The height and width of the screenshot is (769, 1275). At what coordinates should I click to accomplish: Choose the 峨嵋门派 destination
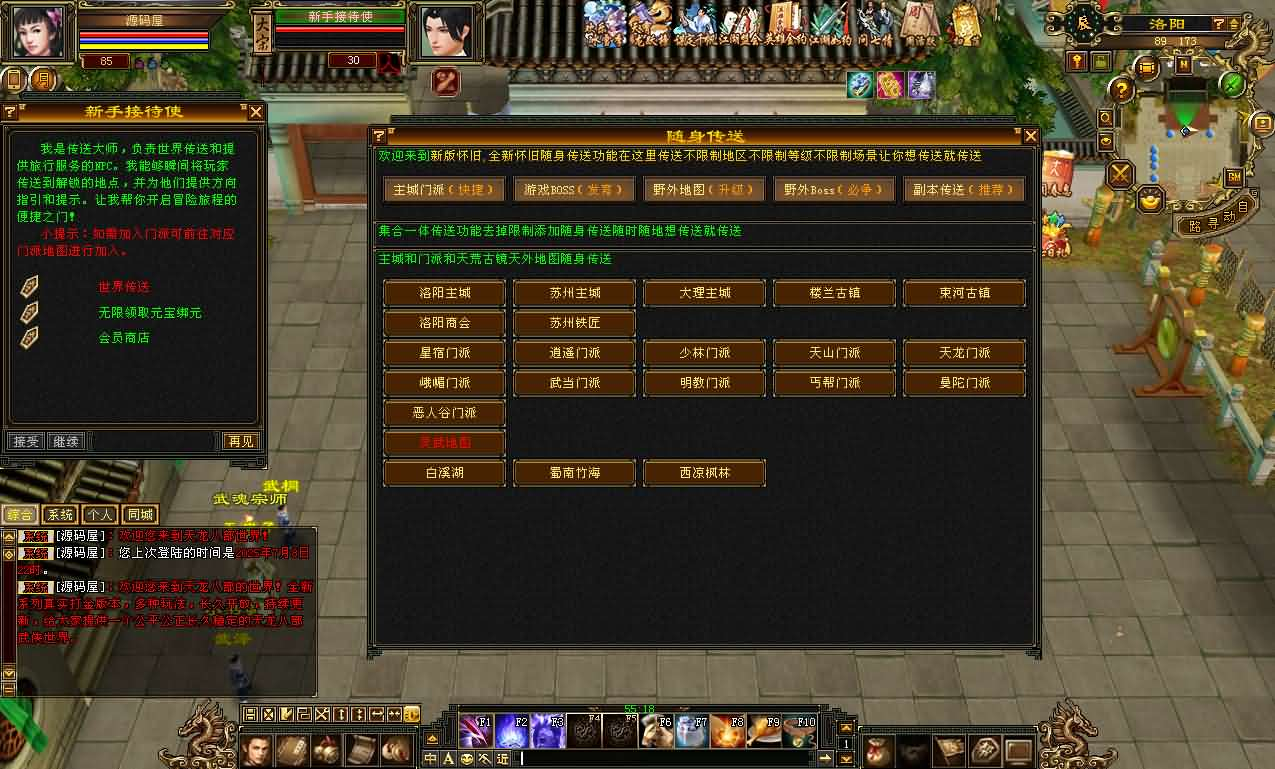tap(444, 383)
